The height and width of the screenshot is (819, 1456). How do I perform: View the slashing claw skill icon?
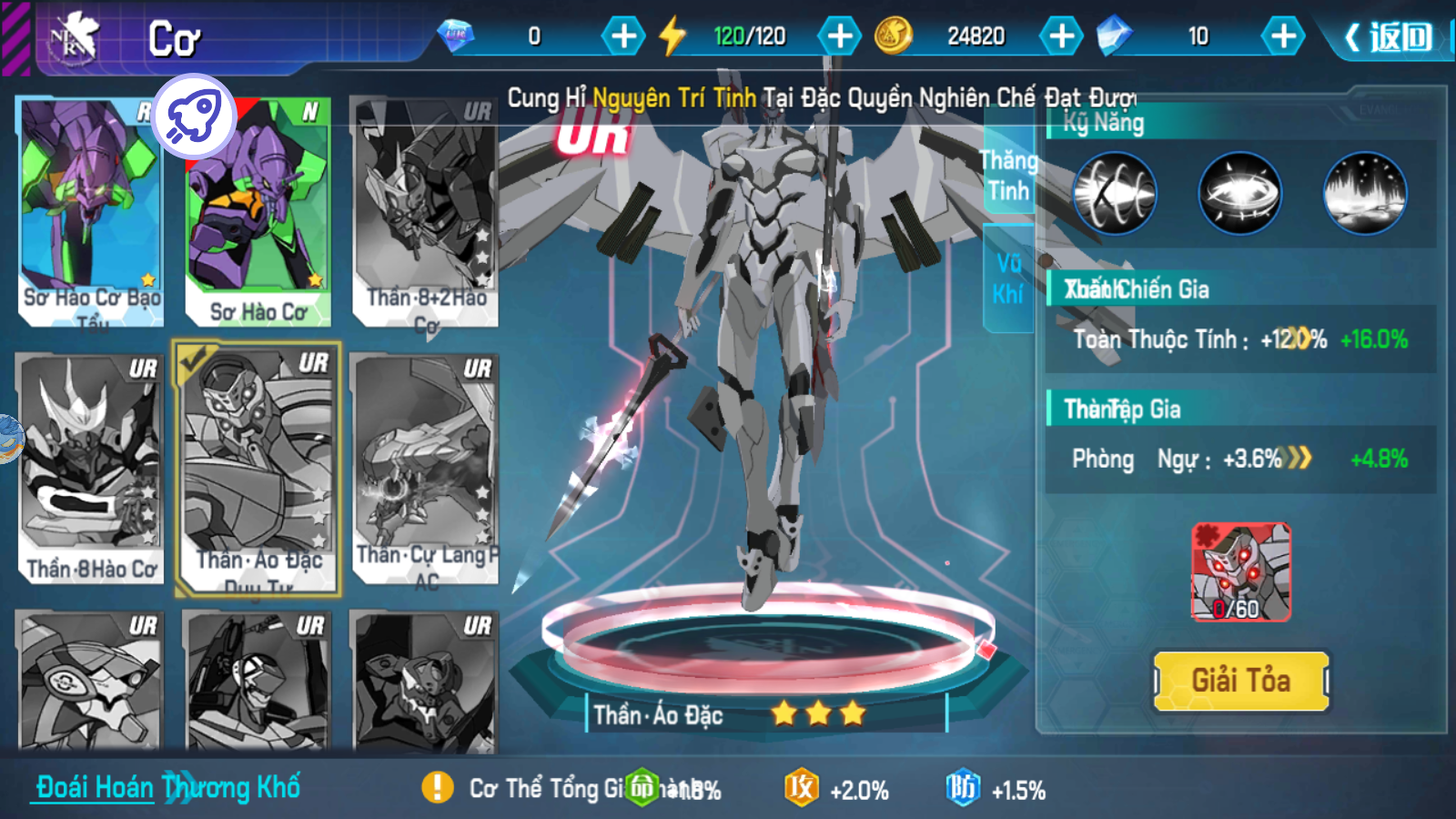(x=1115, y=193)
